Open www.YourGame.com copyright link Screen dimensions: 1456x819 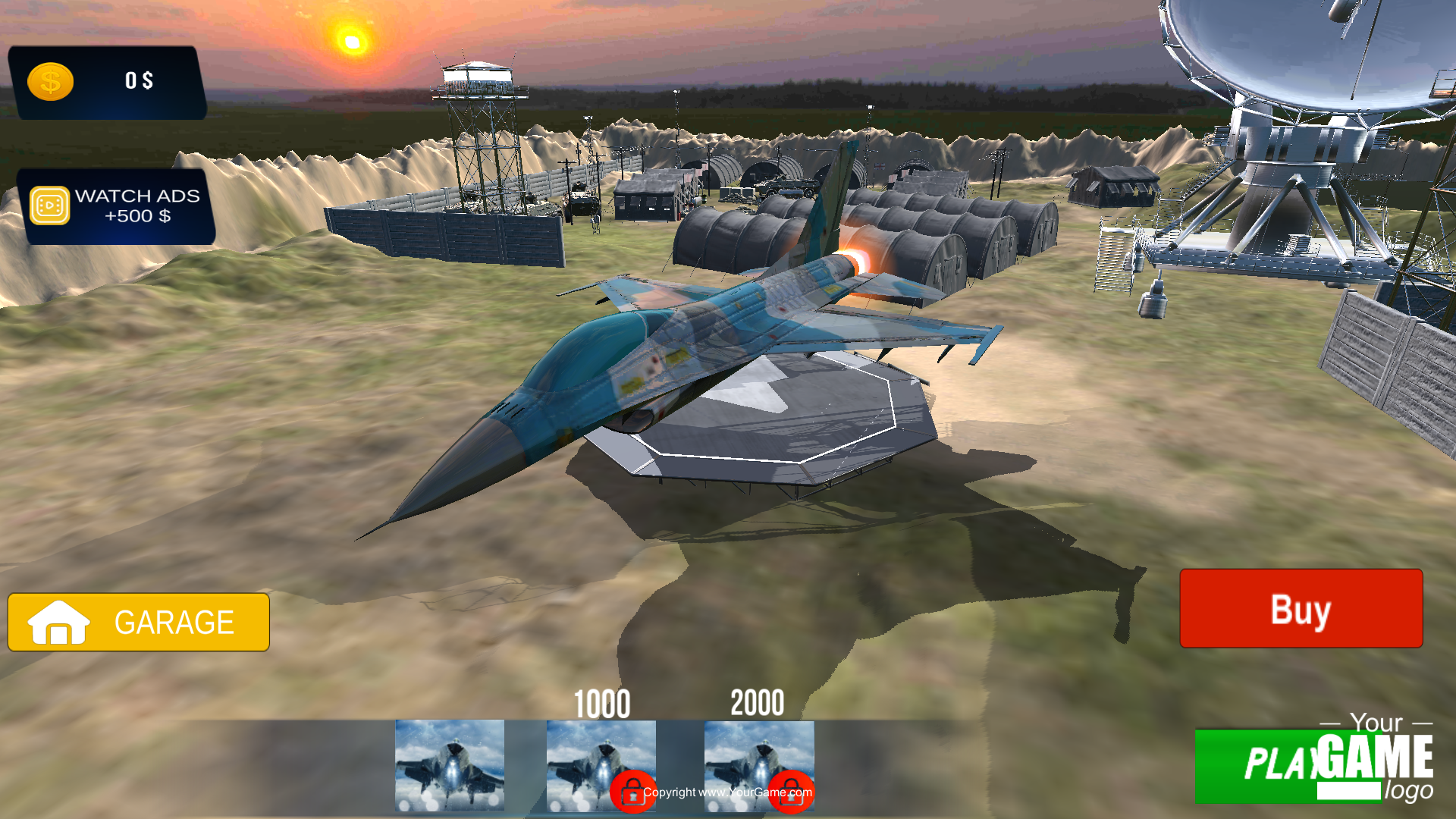tap(728, 792)
